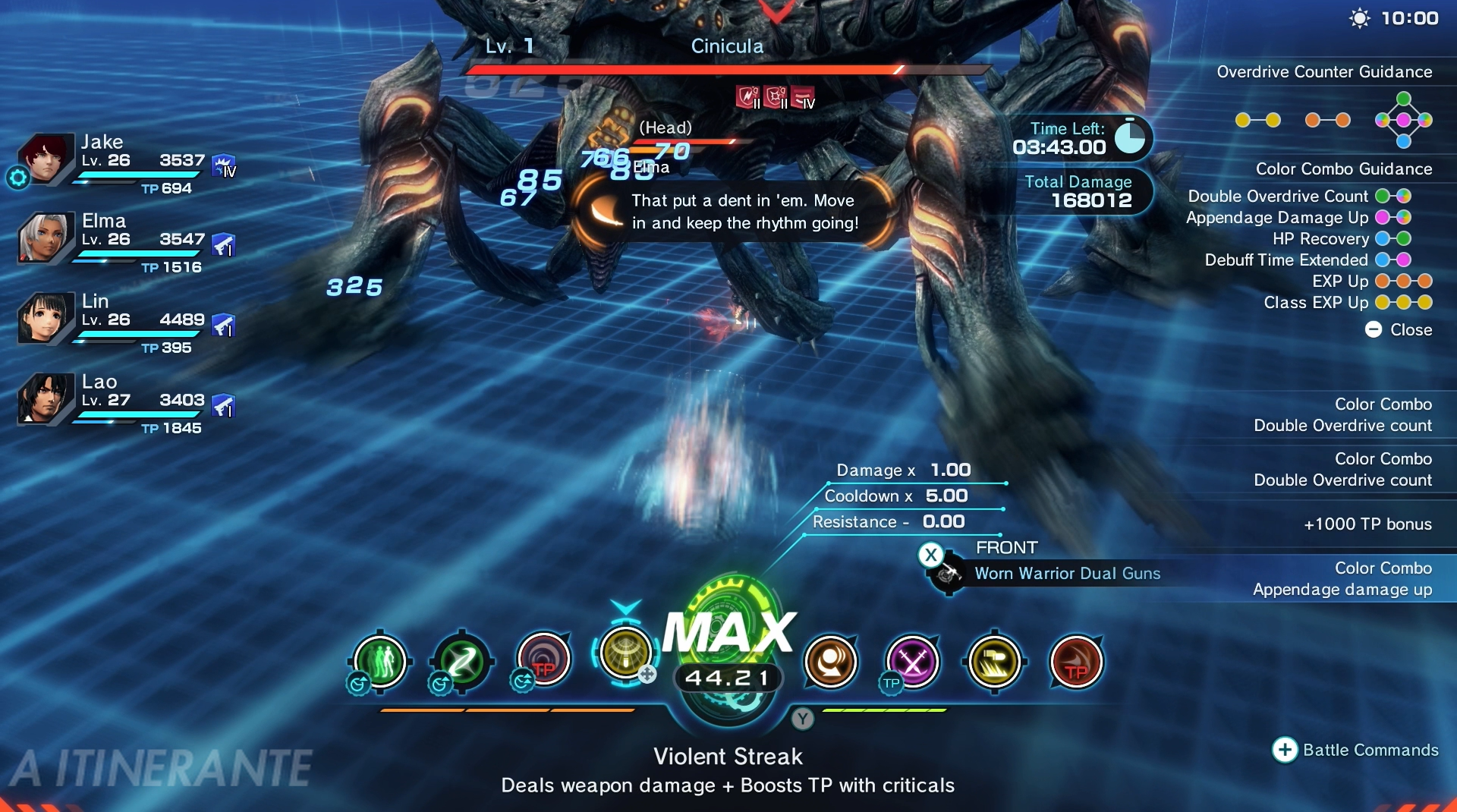1457x812 pixels.
Task: Choose Lin's party portrait
Action: pos(44,318)
